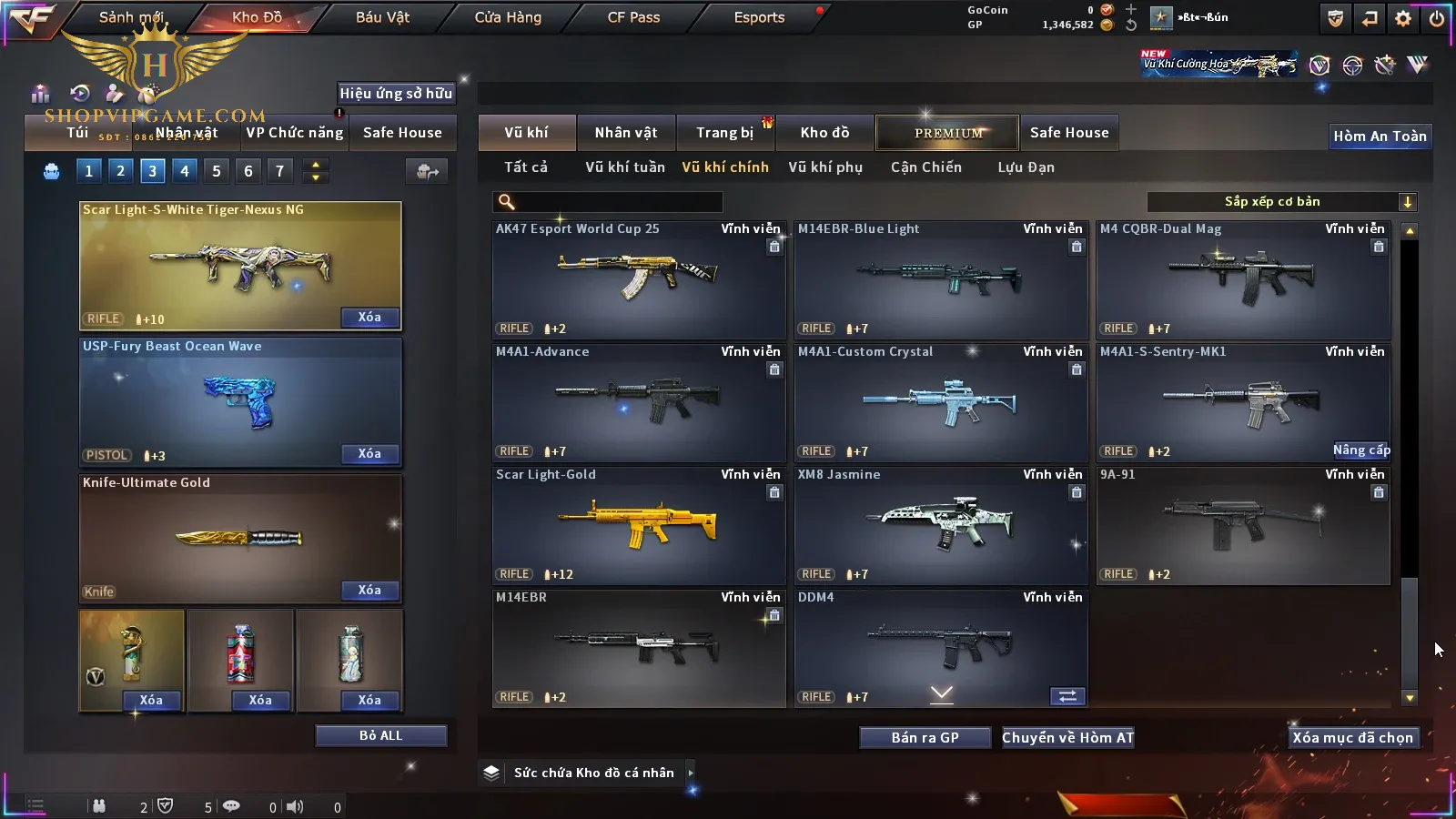Remove the USP-Fury Beast Ocean Wave pistol
Image resolution: width=1456 pixels, height=819 pixels.
pyautogui.click(x=369, y=454)
